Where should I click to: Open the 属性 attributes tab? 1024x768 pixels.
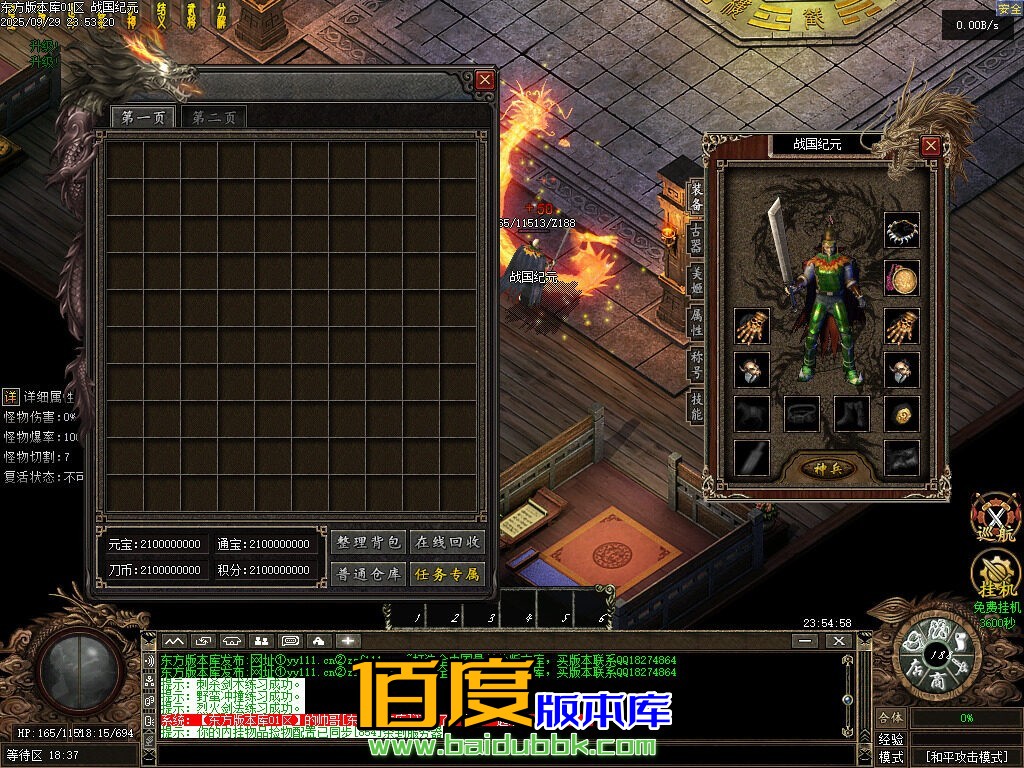click(696, 321)
